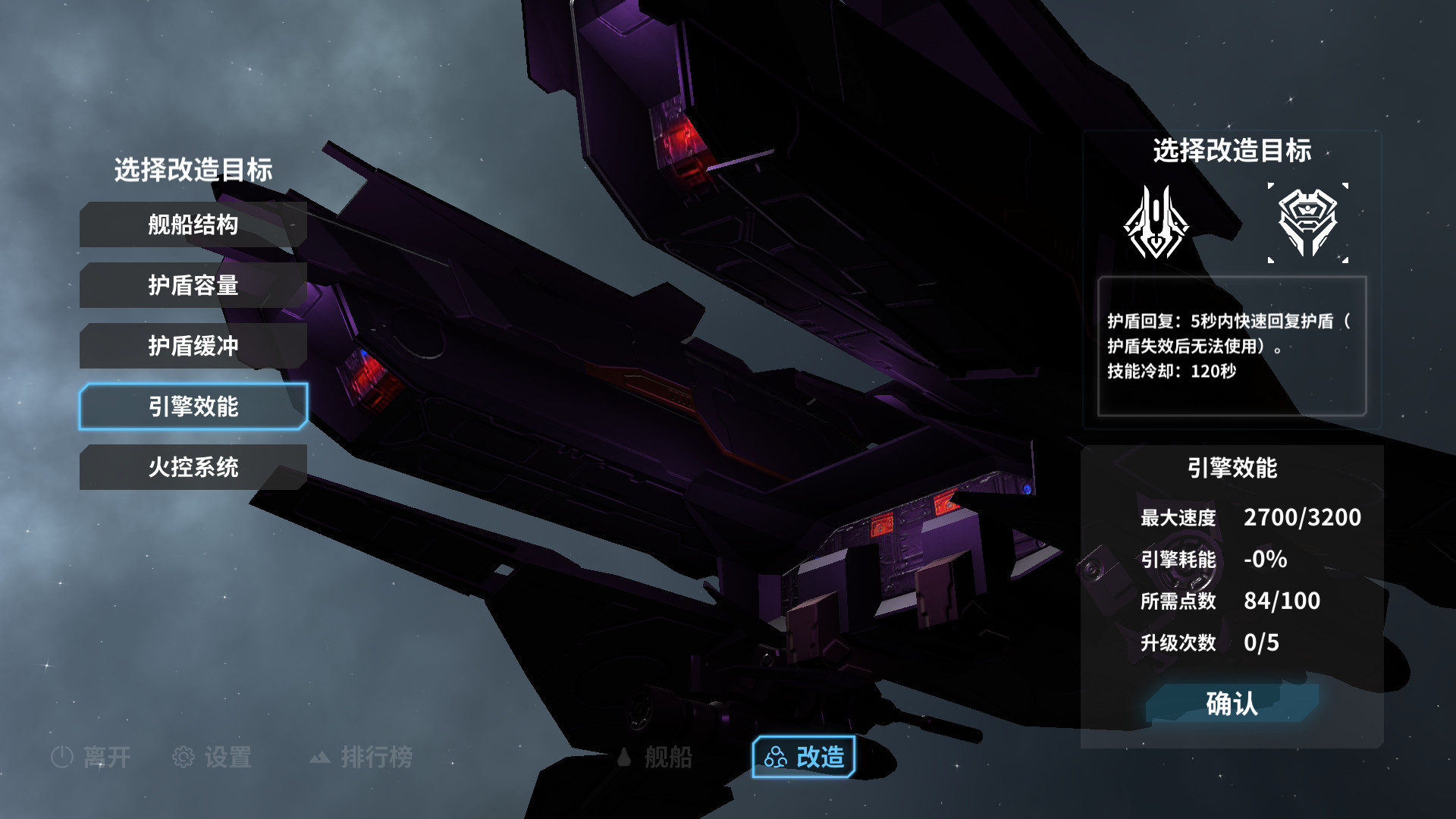
Task: Click the power icon beside 离开
Action: (62, 757)
